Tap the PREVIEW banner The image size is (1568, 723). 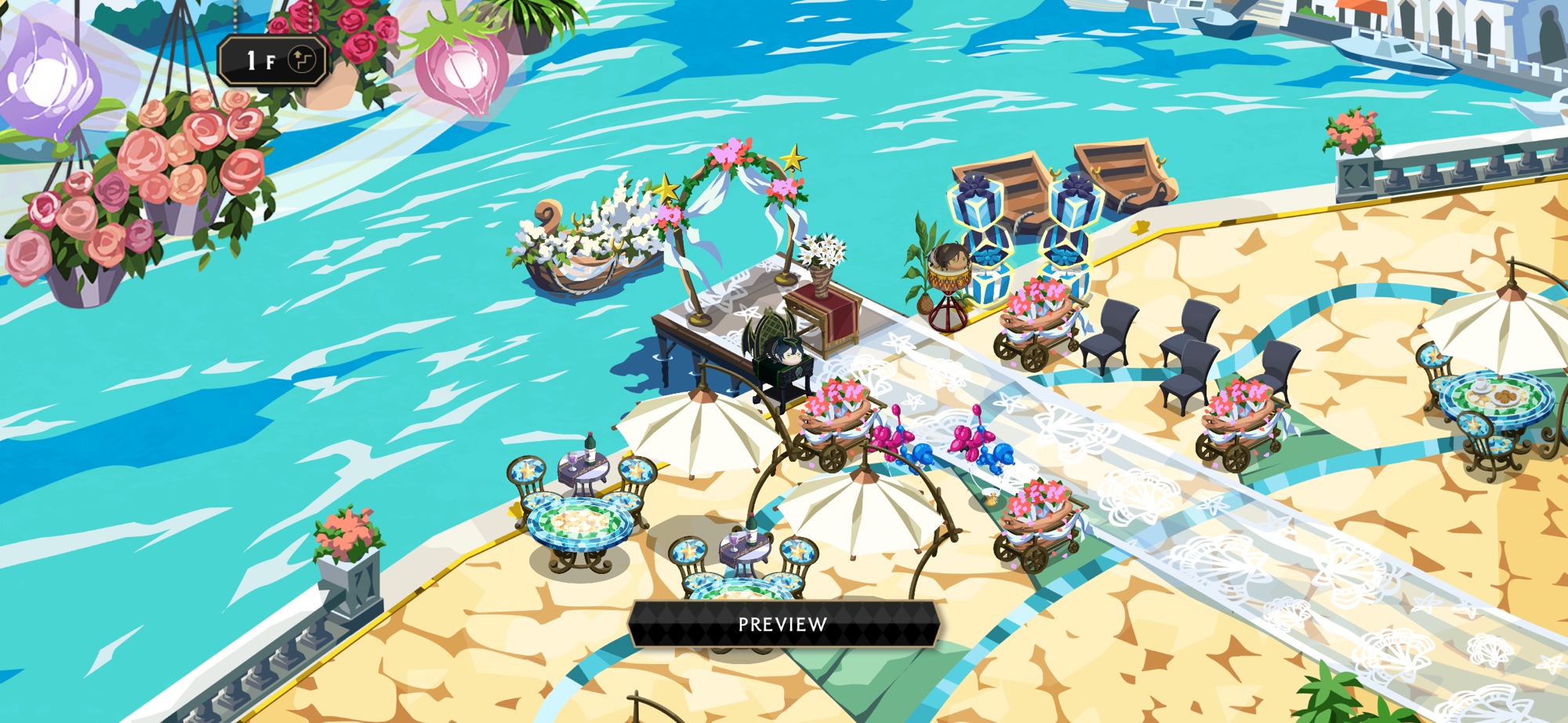pos(782,624)
